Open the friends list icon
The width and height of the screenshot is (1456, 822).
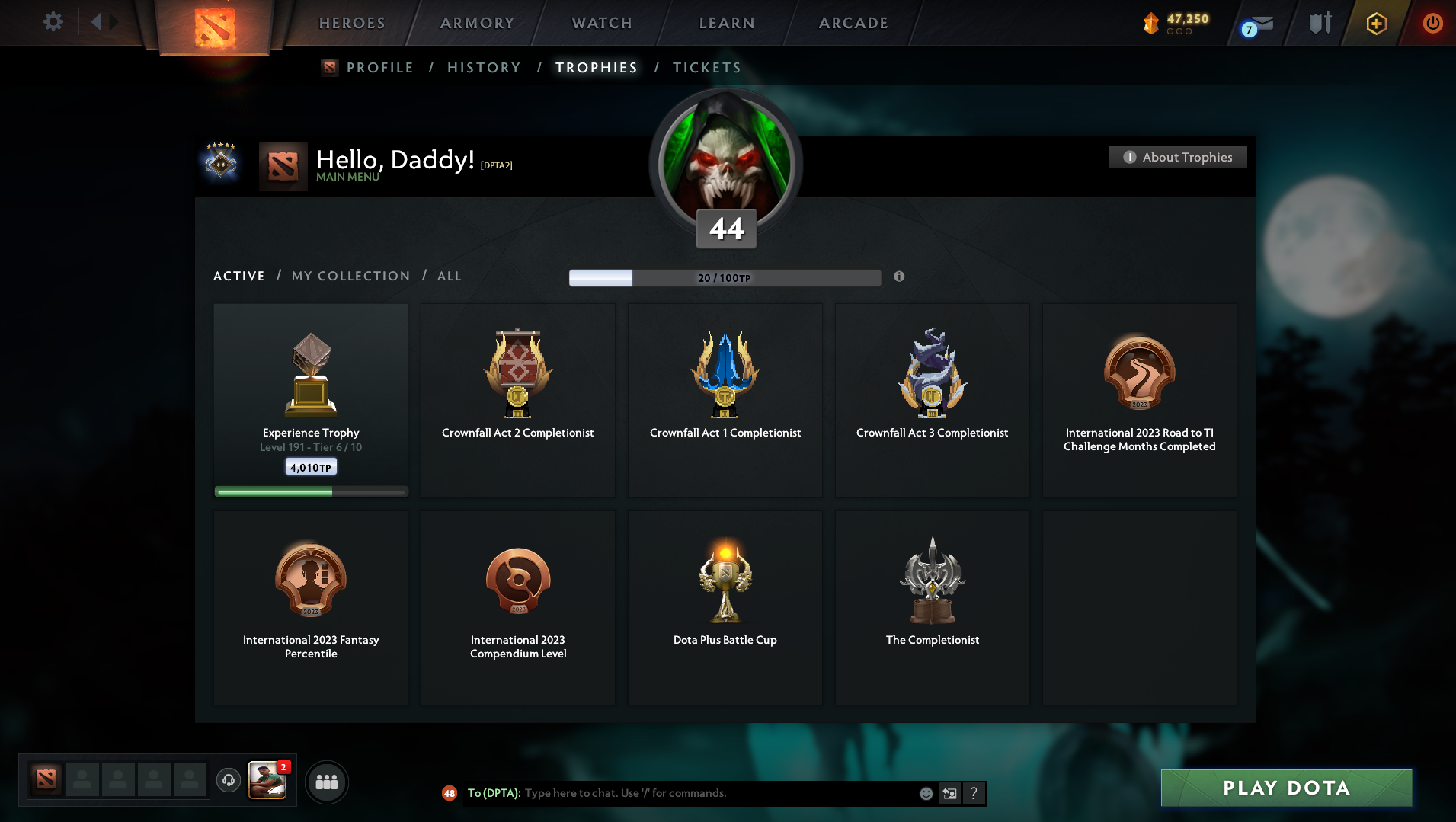coord(327,781)
